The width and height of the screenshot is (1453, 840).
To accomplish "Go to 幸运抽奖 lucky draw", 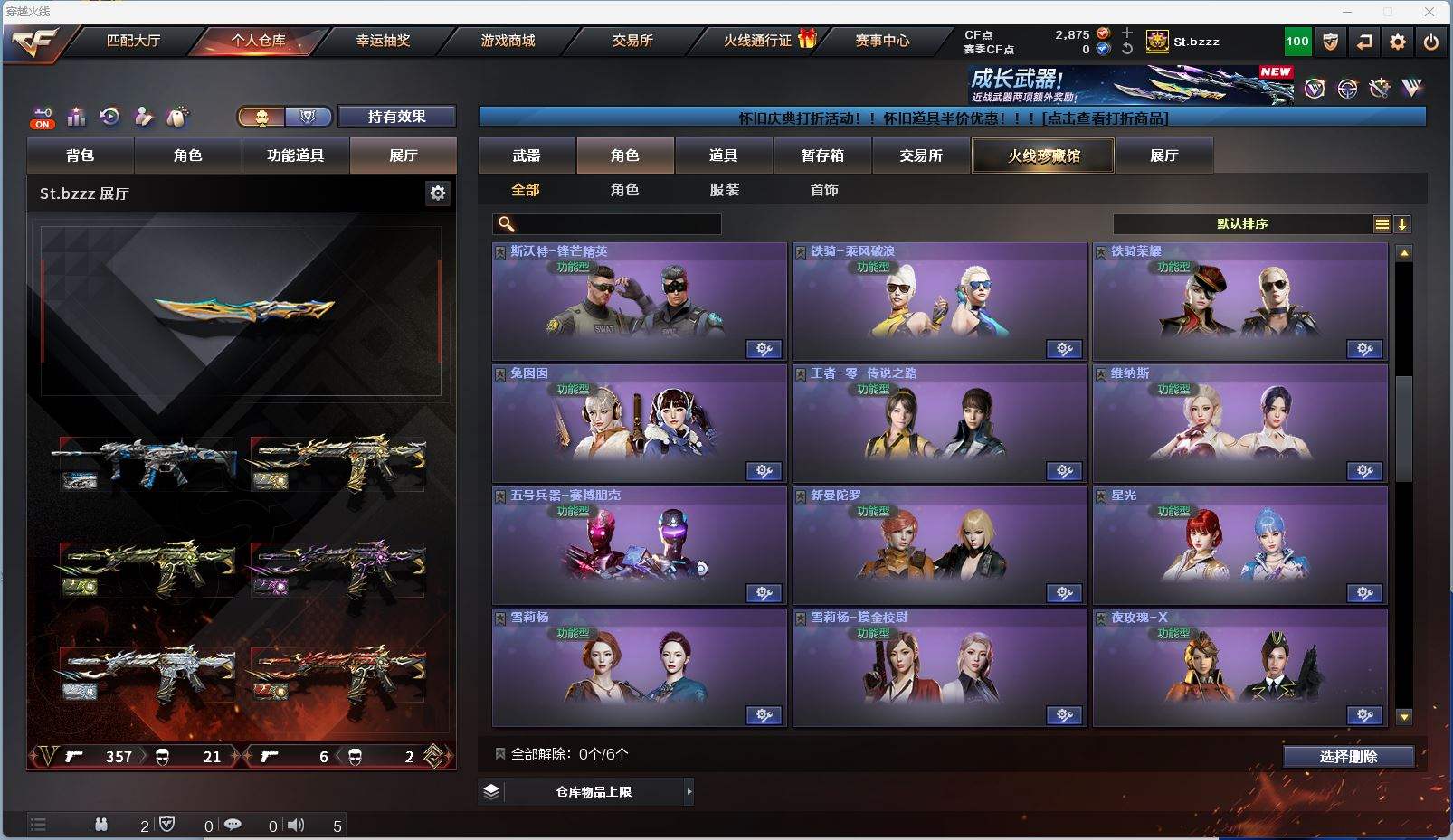I will (383, 41).
